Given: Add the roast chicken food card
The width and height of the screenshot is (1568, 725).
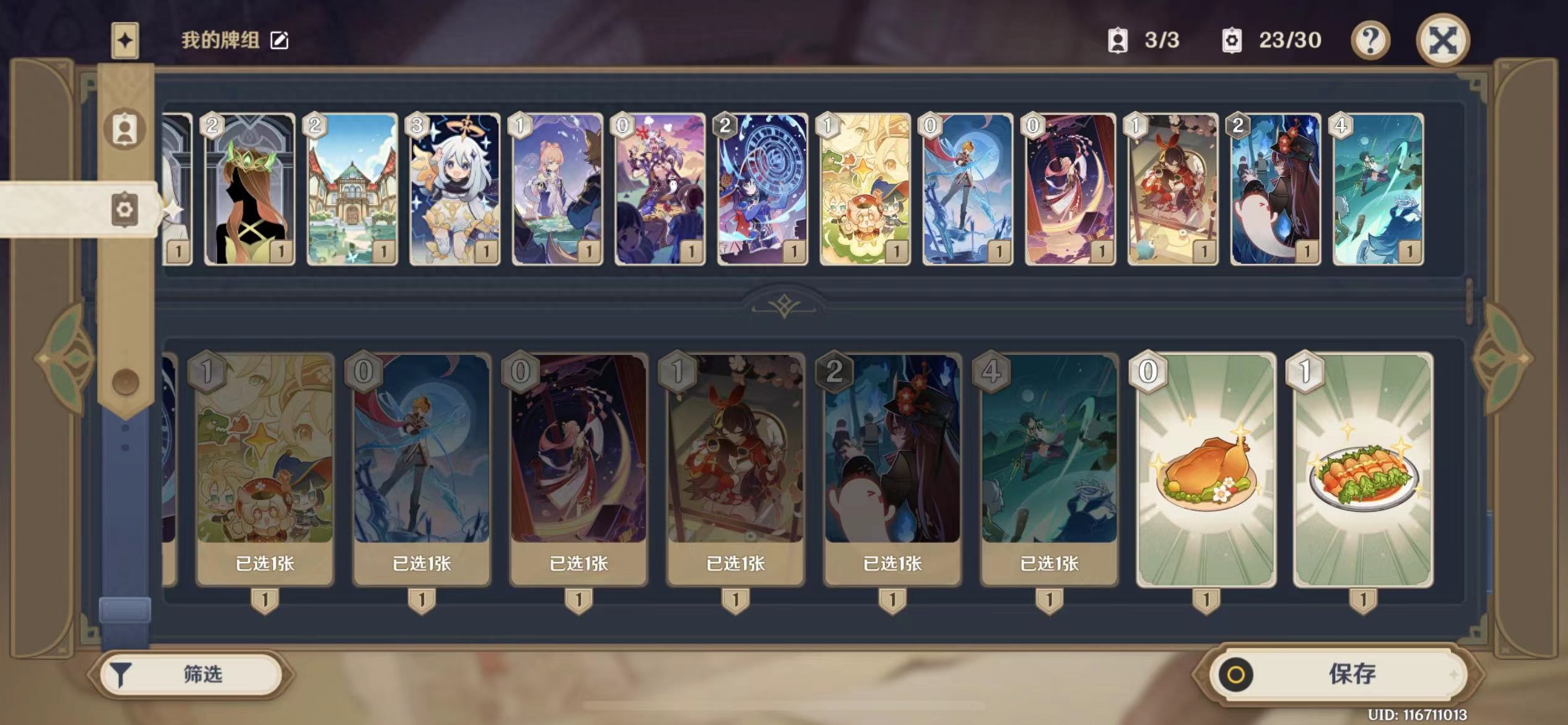Looking at the screenshot, I should (1206, 470).
